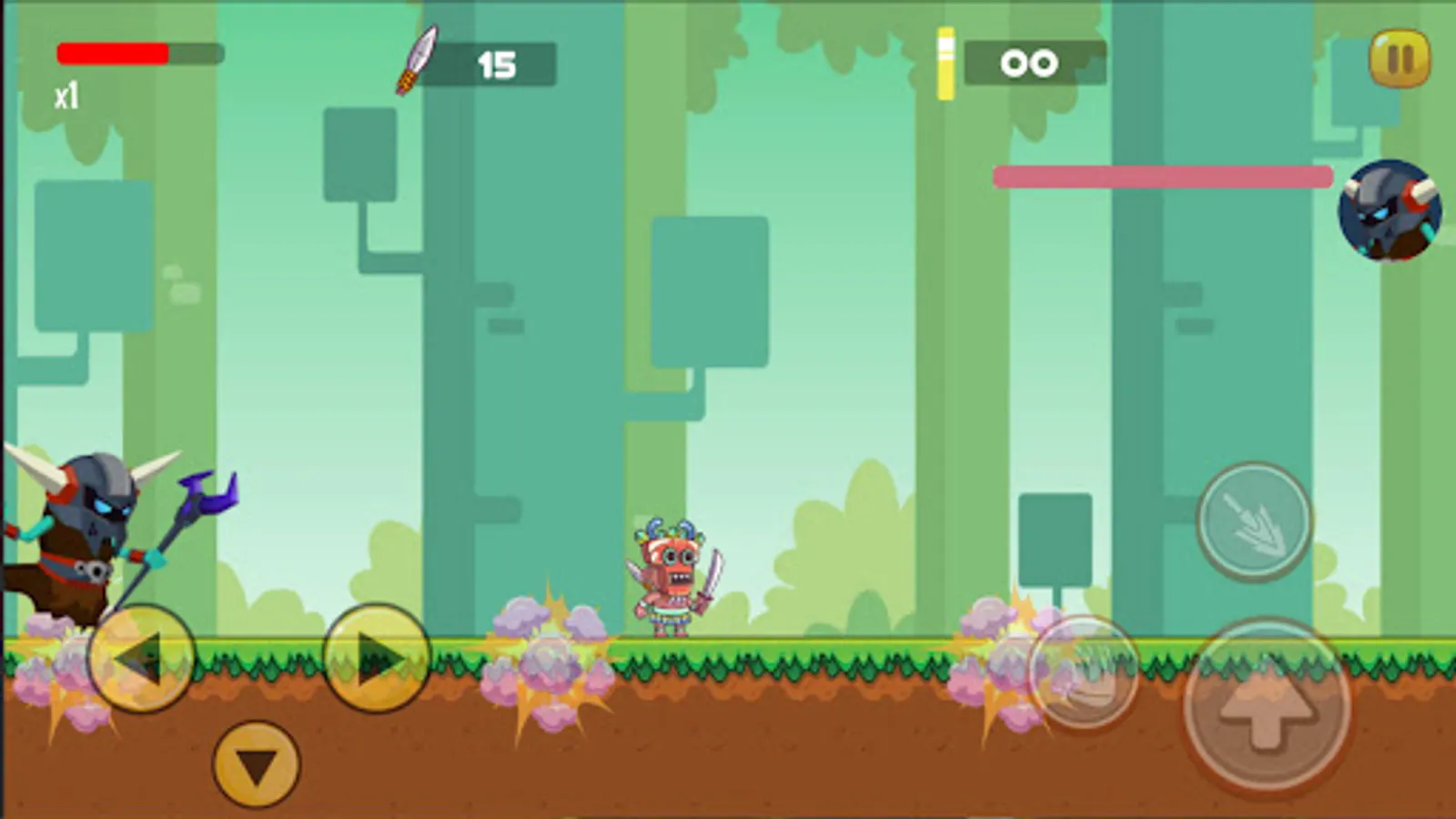Tap the x1 lives multiplier indicator
The image size is (1456, 819).
(64, 91)
